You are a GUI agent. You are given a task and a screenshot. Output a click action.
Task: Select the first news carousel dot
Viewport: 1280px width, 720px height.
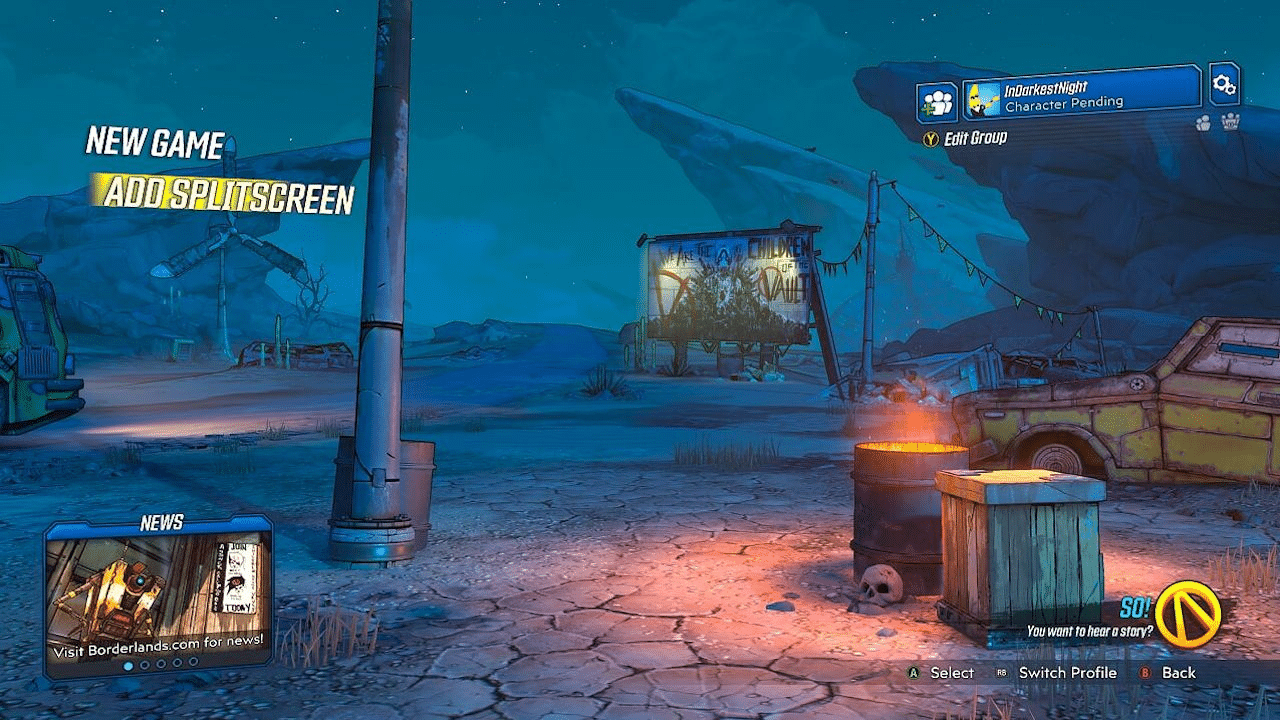coord(129,663)
